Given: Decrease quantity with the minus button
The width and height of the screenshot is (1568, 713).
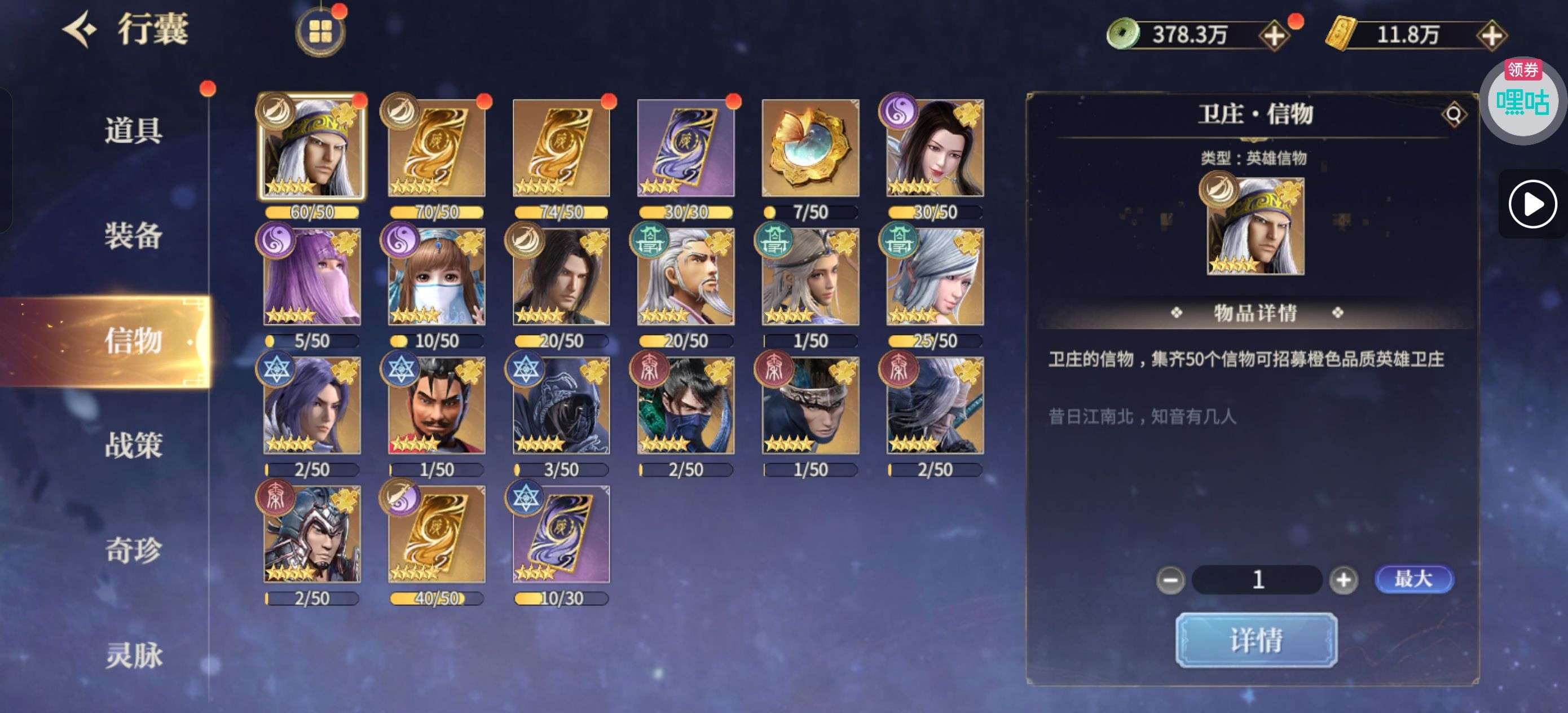Looking at the screenshot, I should tap(1170, 580).
